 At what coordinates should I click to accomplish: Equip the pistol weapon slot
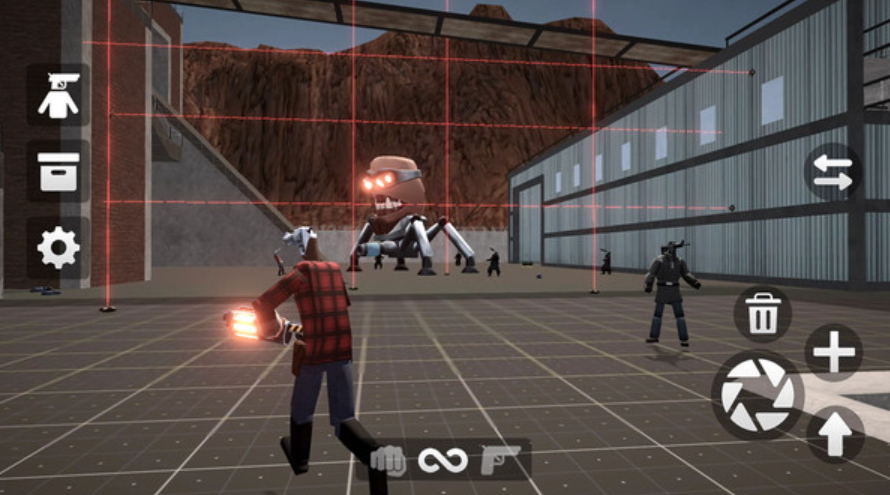(x=499, y=460)
